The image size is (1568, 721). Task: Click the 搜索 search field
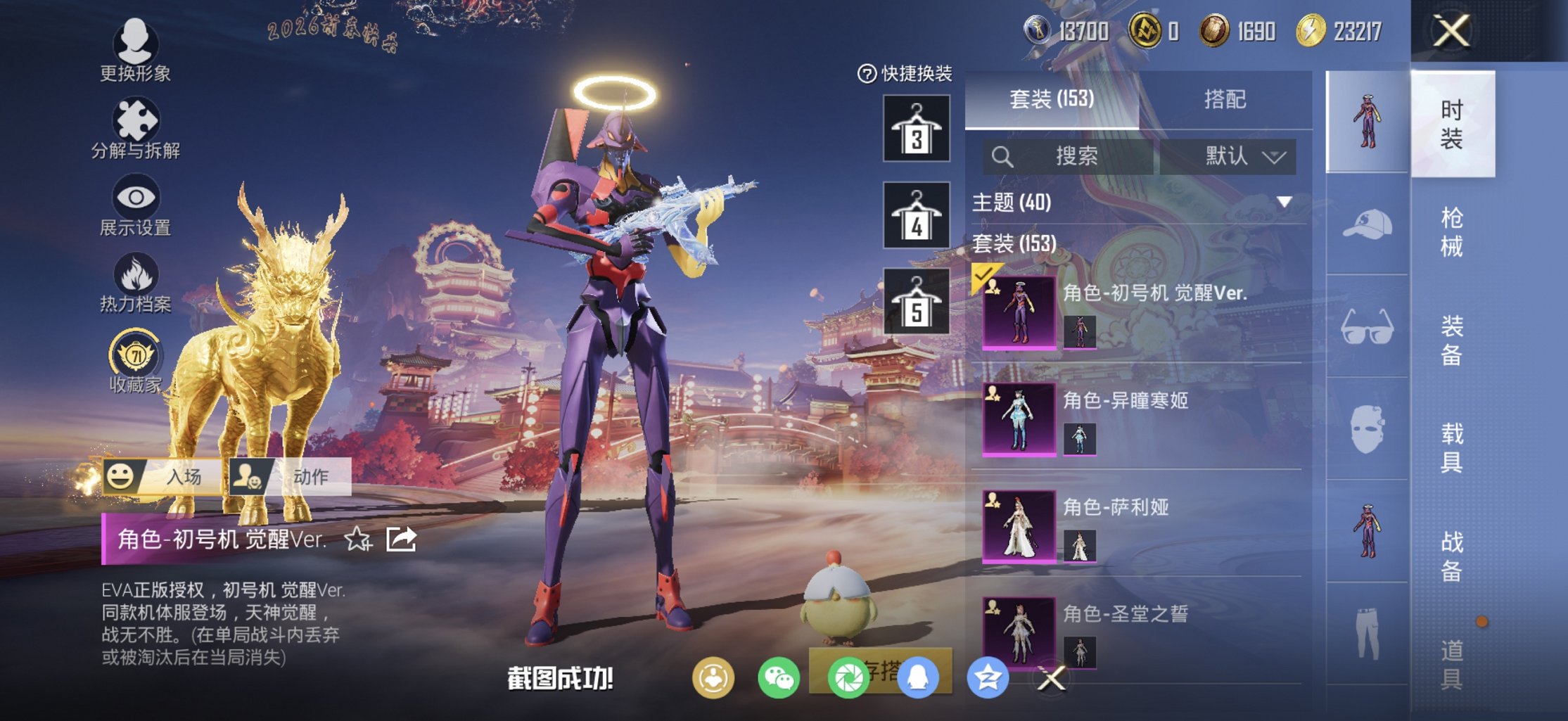click(x=1071, y=156)
